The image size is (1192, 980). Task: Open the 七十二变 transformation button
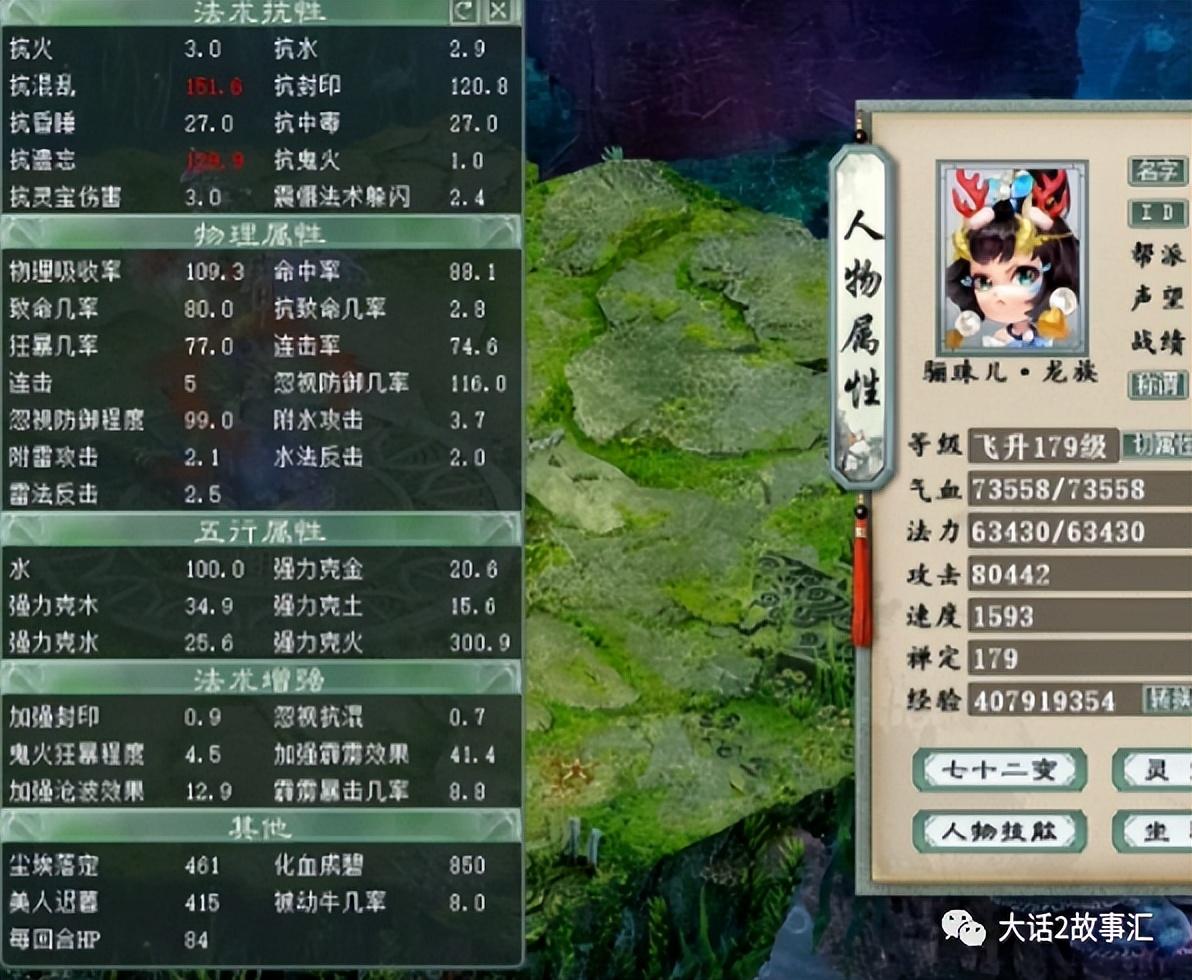[985, 770]
